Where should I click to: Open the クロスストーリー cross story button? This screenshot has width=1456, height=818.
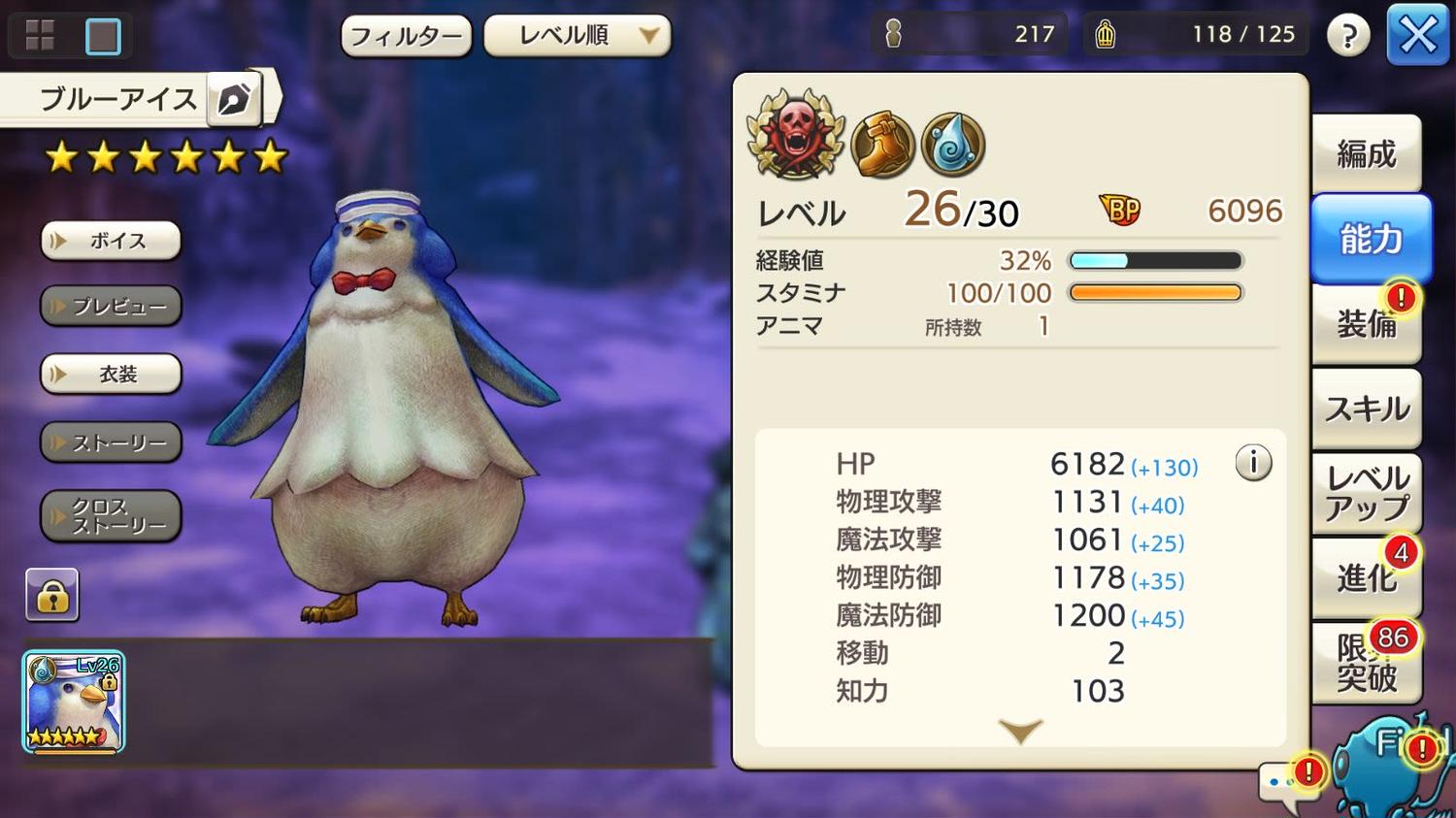point(111,515)
